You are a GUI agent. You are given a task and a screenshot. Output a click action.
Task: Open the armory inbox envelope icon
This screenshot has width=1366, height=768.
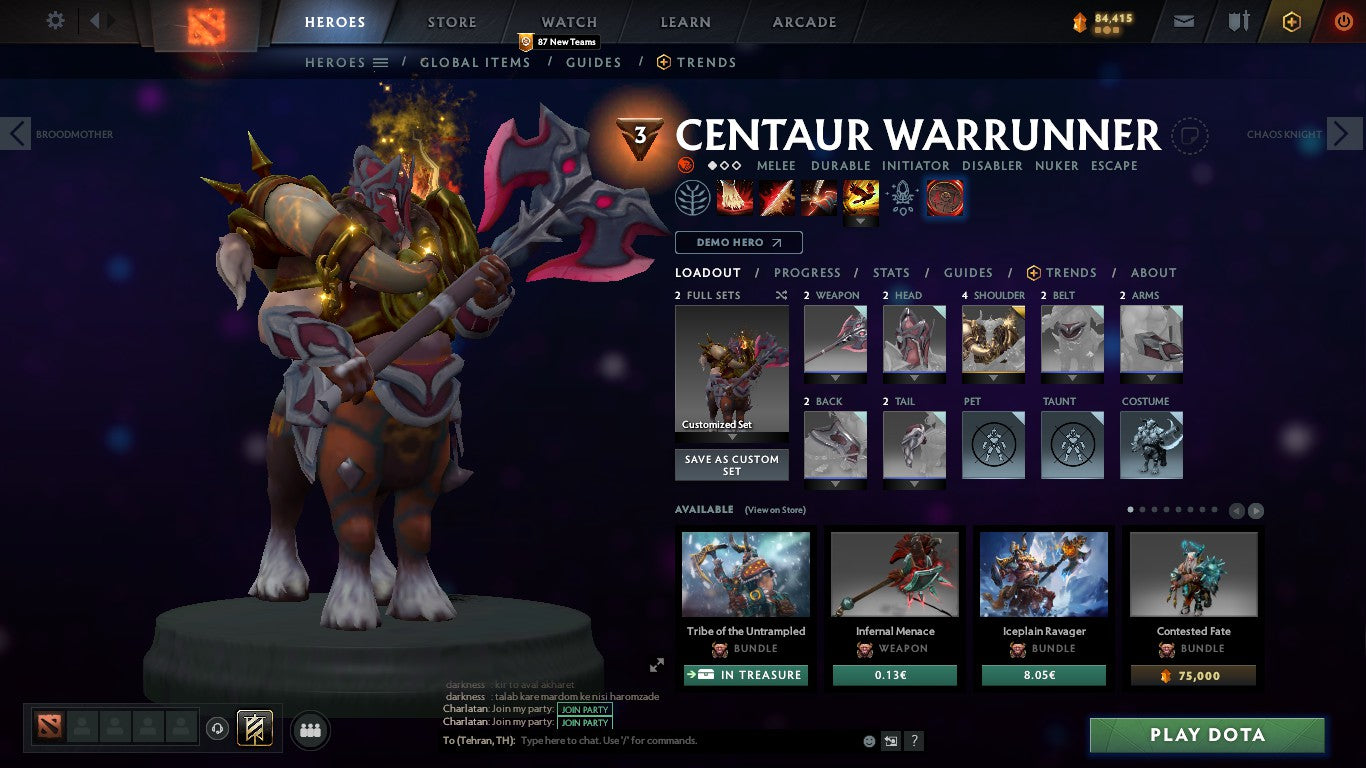point(1183,20)
